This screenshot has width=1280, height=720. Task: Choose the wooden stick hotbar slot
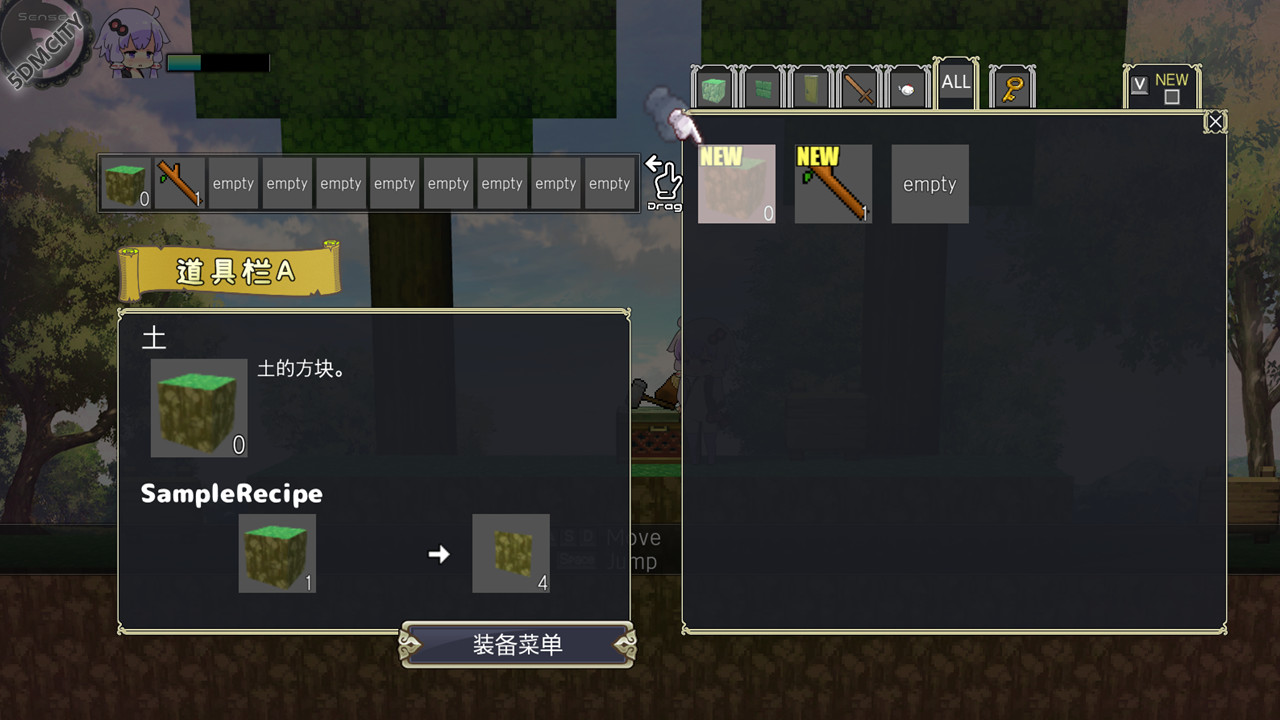click(180, 183)
